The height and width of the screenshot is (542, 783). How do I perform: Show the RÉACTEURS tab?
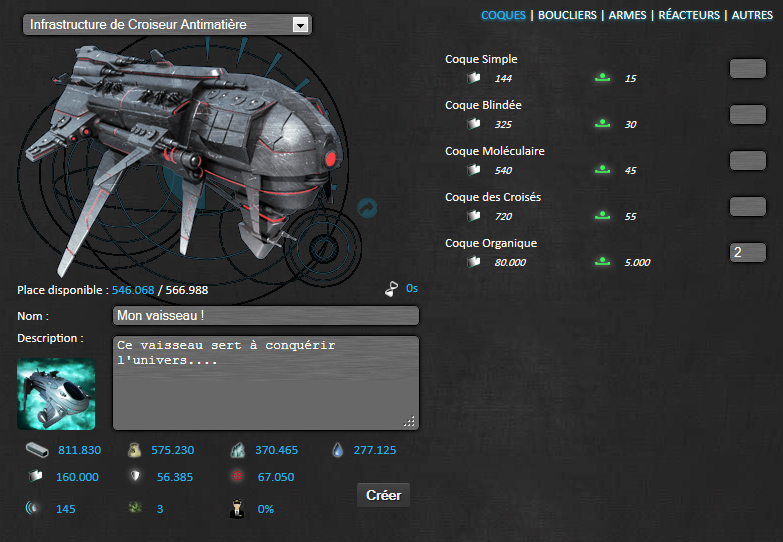tap(689, 16)
